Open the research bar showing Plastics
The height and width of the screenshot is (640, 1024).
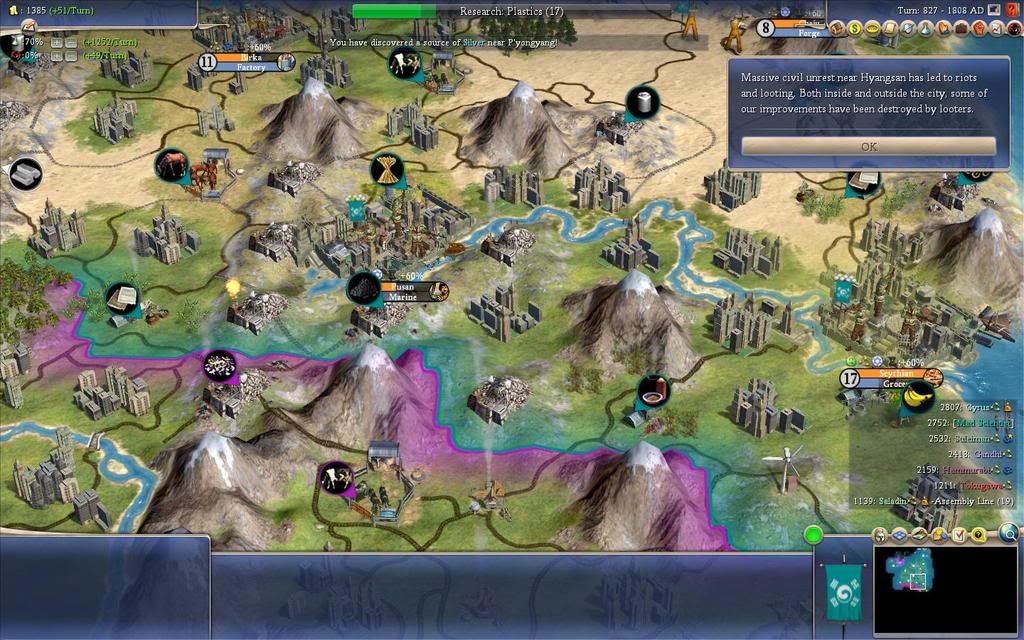point(512,11)
